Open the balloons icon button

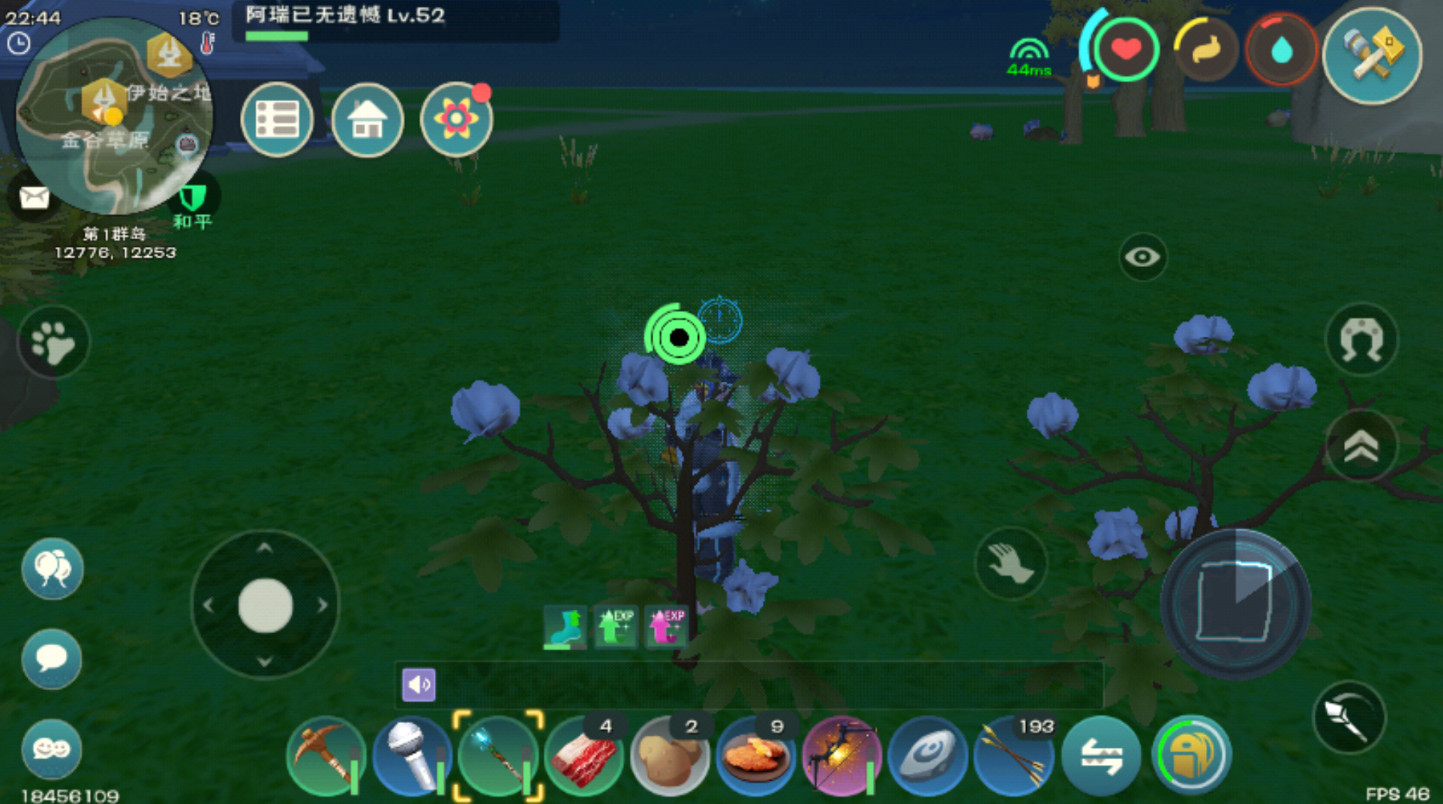click(x=52, y=568)
